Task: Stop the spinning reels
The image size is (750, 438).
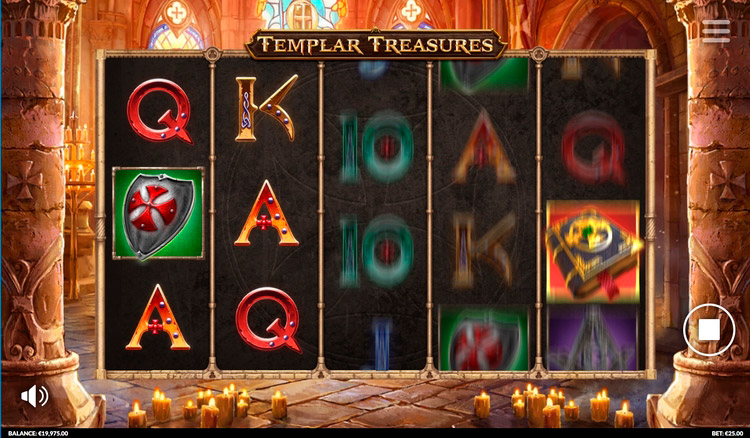Action: click(x=708, y=328)
